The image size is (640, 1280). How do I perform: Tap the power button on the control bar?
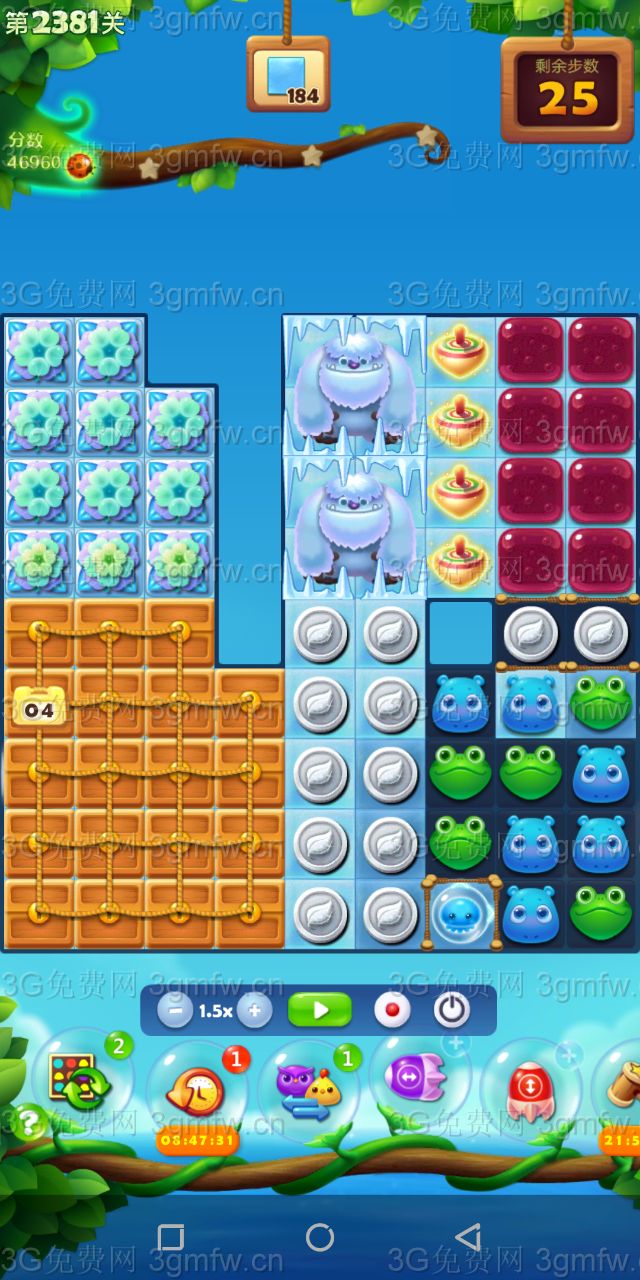(x=452, y=1010)
